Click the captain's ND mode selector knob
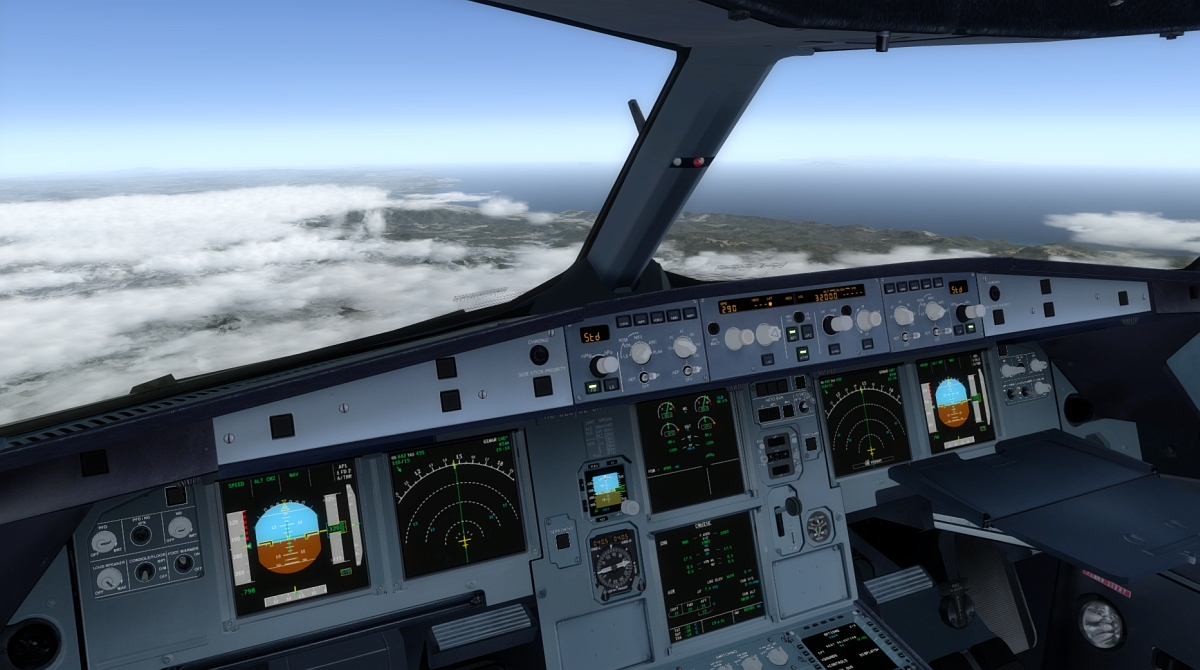This screenshot has height=670, width=1200. [641, 353]
